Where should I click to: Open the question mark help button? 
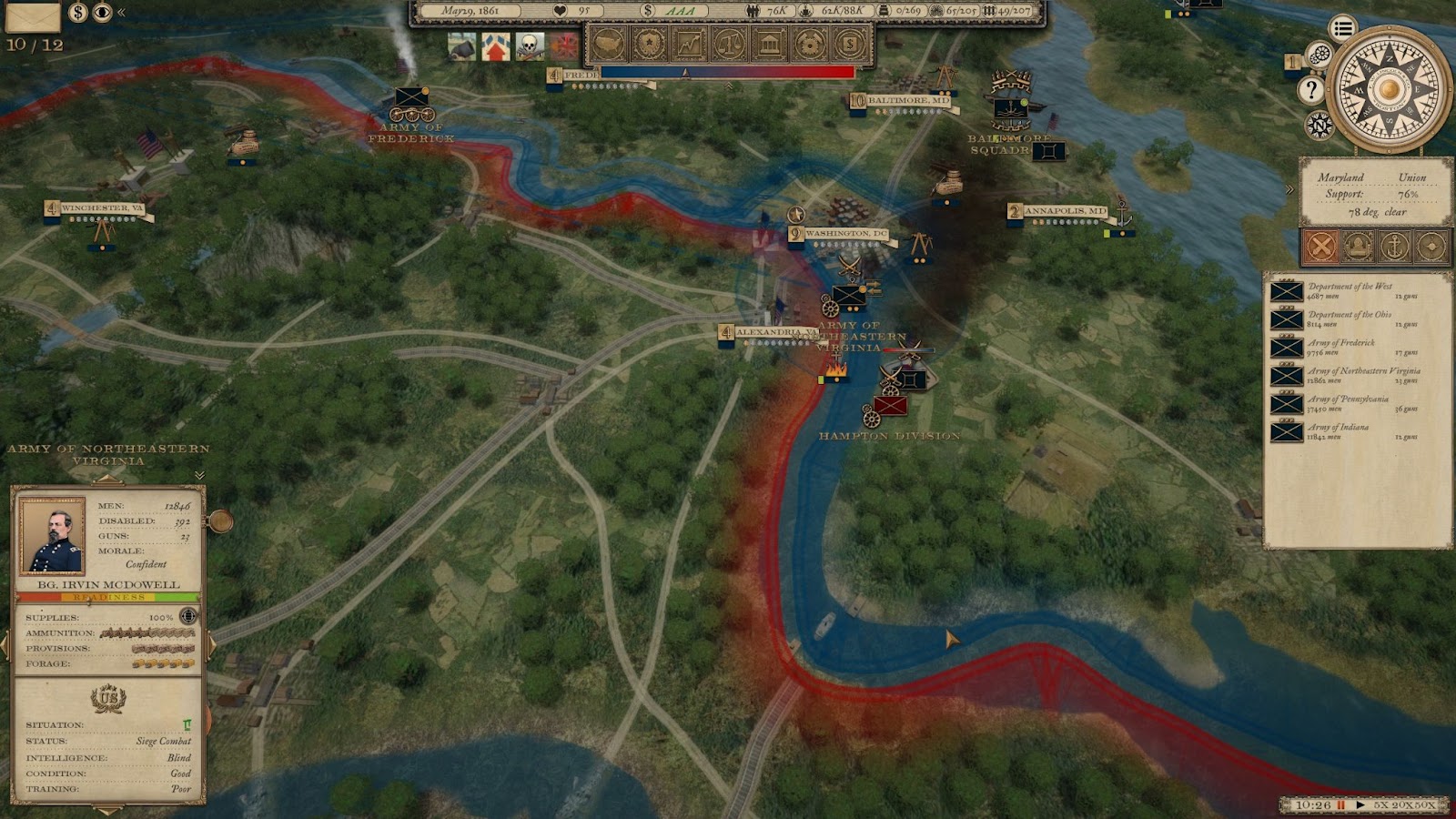click(1311, 89)
